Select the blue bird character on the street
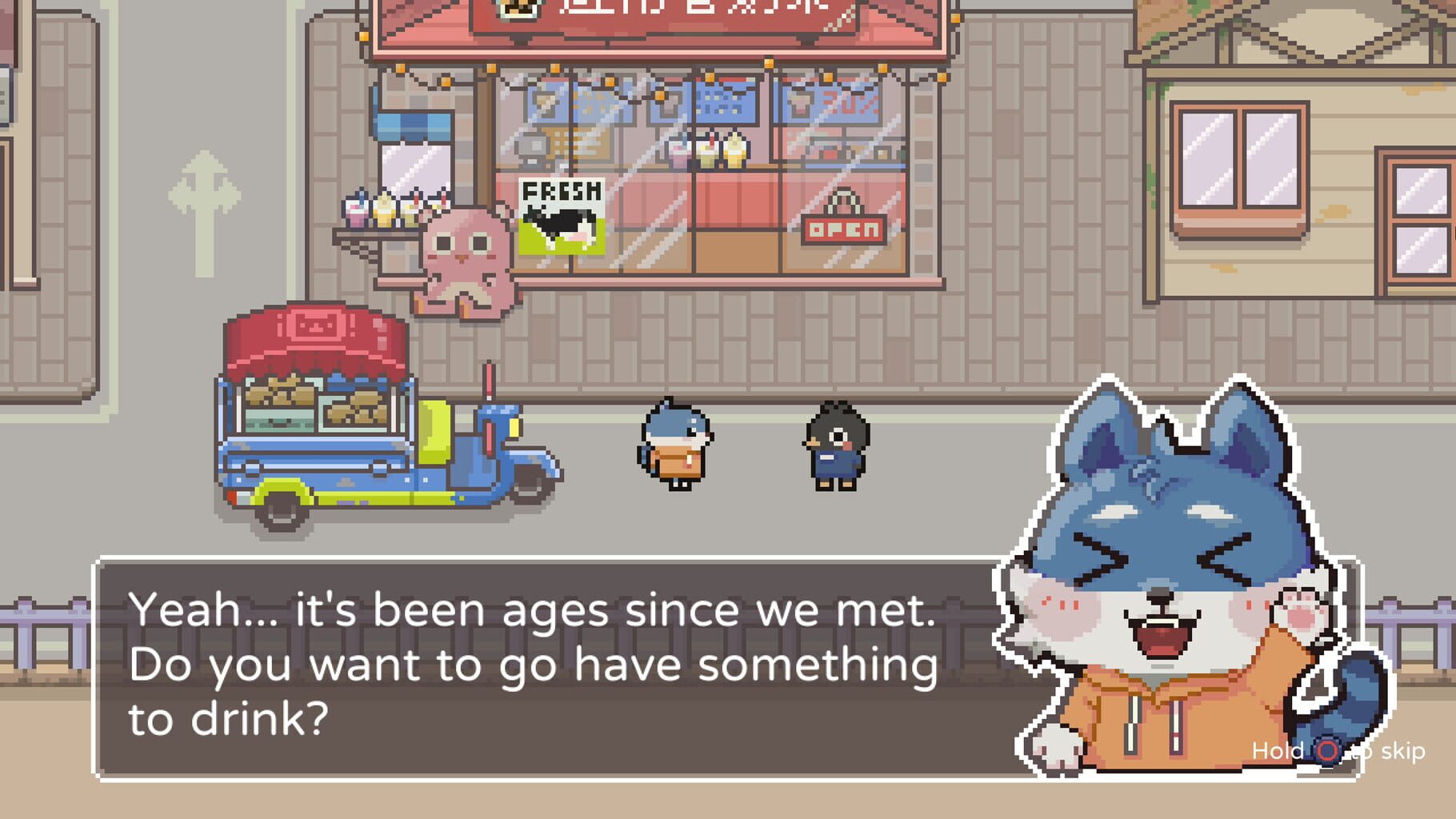 [676, 448]
